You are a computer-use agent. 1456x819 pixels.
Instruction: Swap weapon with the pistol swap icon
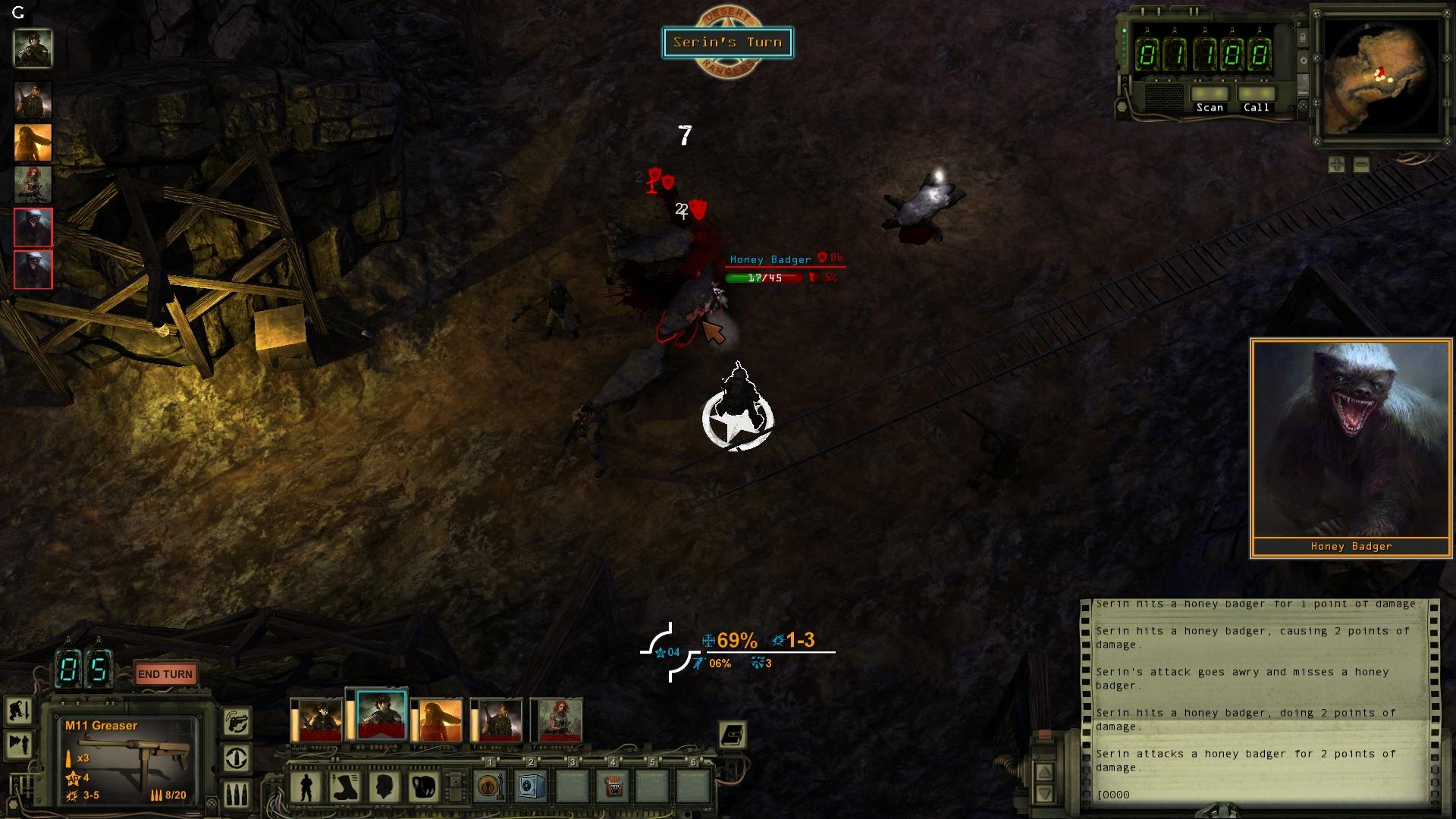[x=237, y=721]
